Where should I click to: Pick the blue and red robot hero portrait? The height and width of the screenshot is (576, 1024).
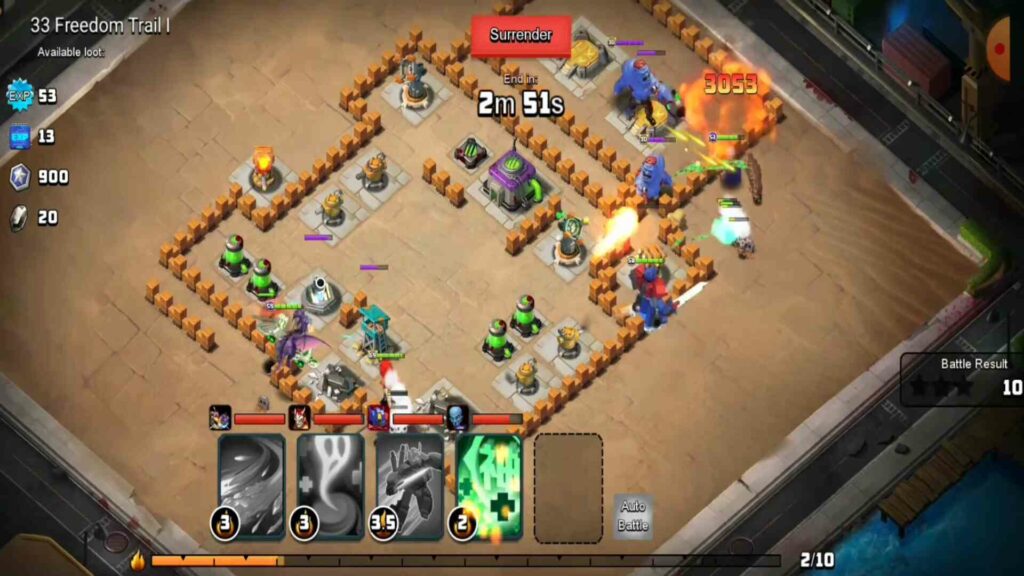[378, 418]
